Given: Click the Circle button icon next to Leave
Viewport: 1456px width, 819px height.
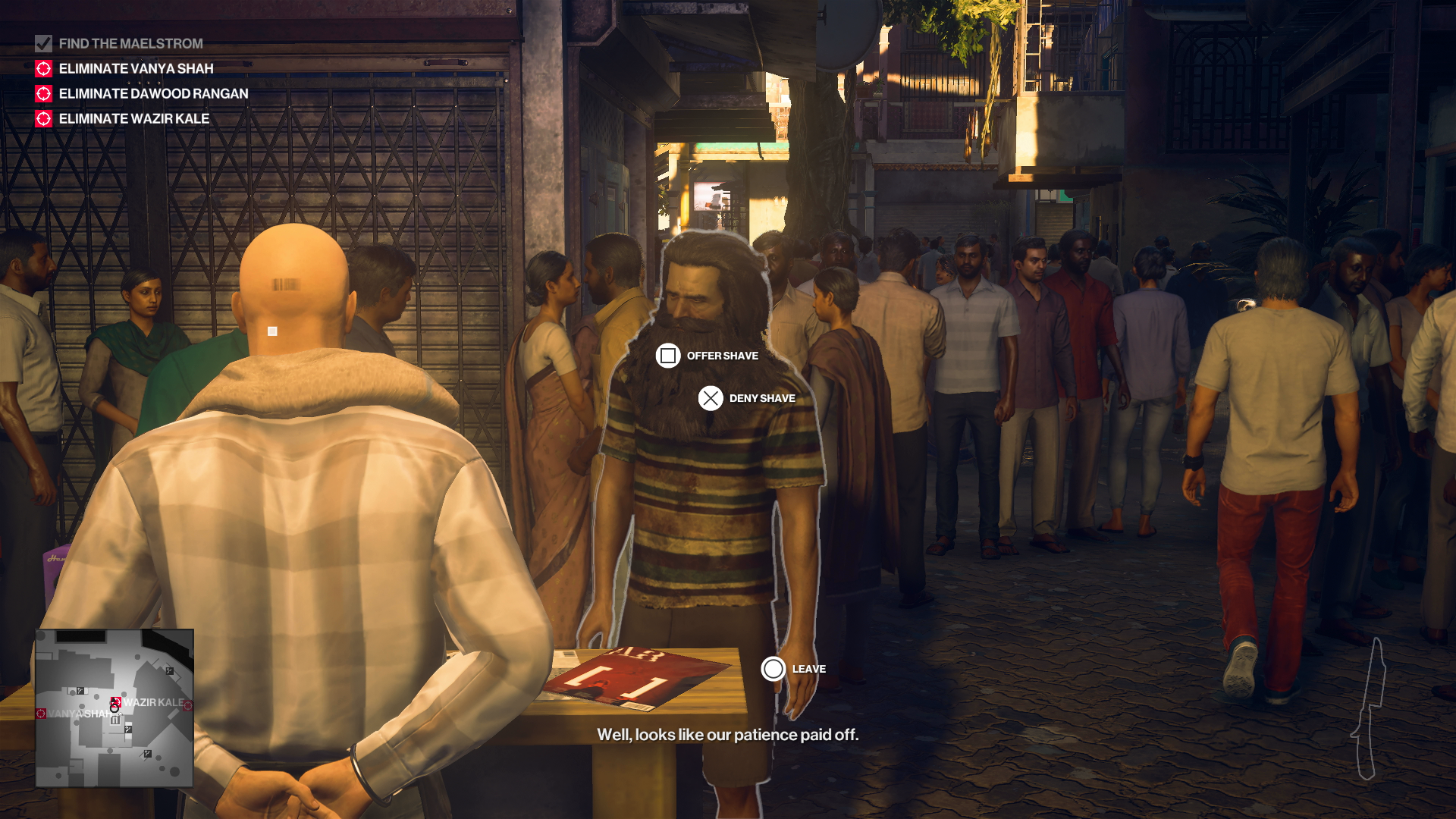Looking at the screenshot, I should coord(773,668).
